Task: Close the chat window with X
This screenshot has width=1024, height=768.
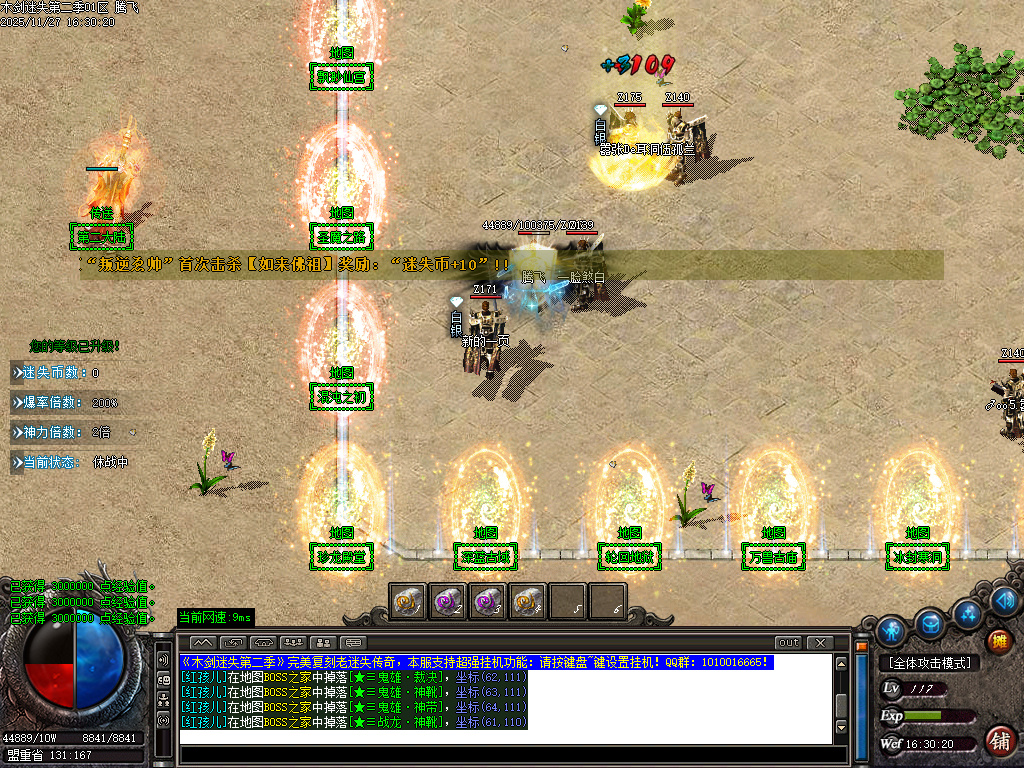Action: point(820,642)
